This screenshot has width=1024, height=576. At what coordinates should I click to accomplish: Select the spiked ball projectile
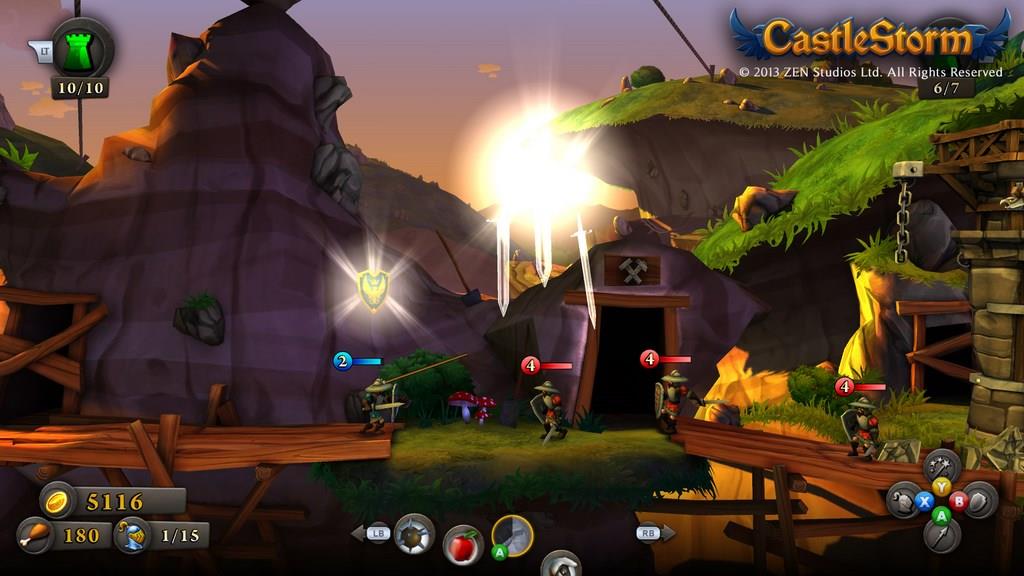414,534
